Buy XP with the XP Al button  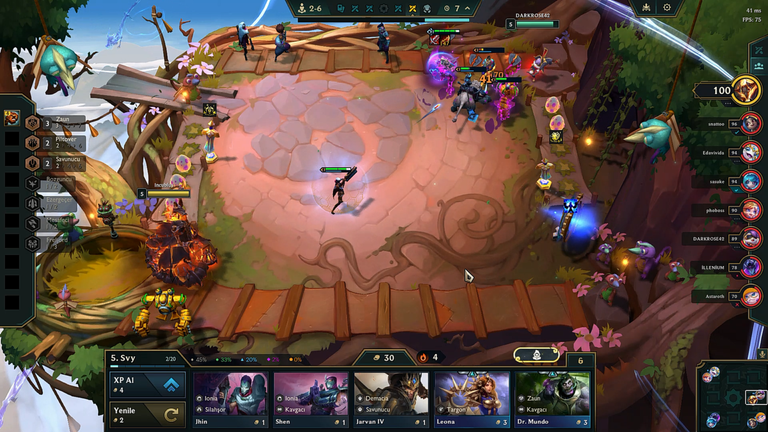click(x=148, y=386)
